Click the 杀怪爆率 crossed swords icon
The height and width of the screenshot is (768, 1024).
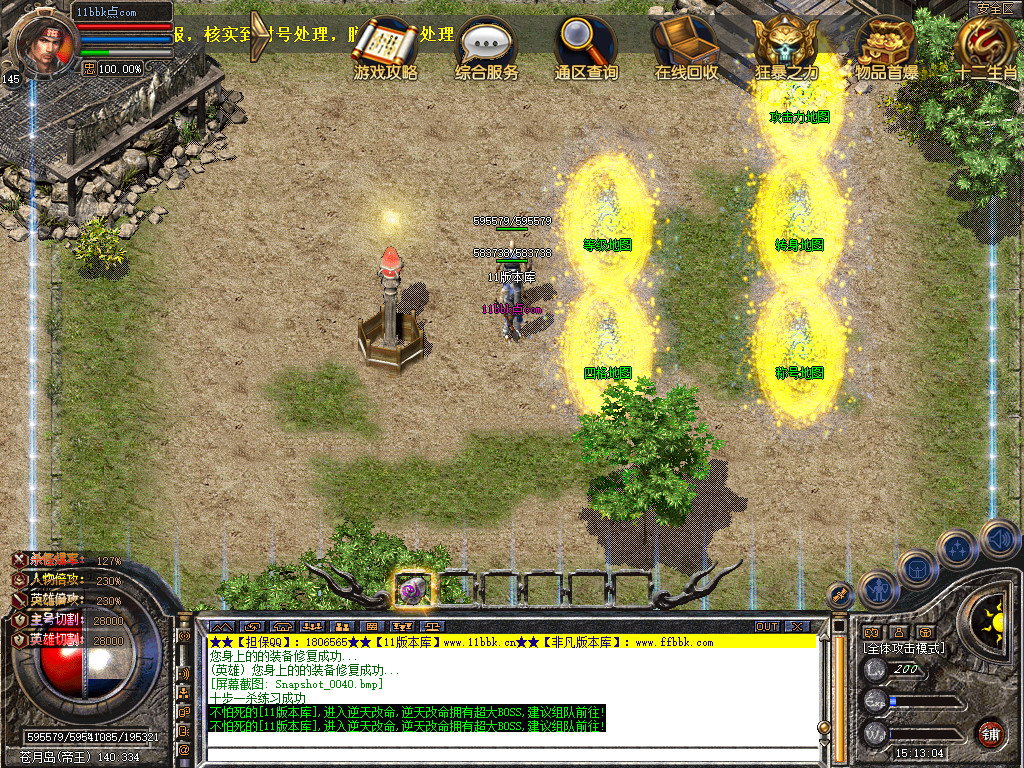pos(19,560)
